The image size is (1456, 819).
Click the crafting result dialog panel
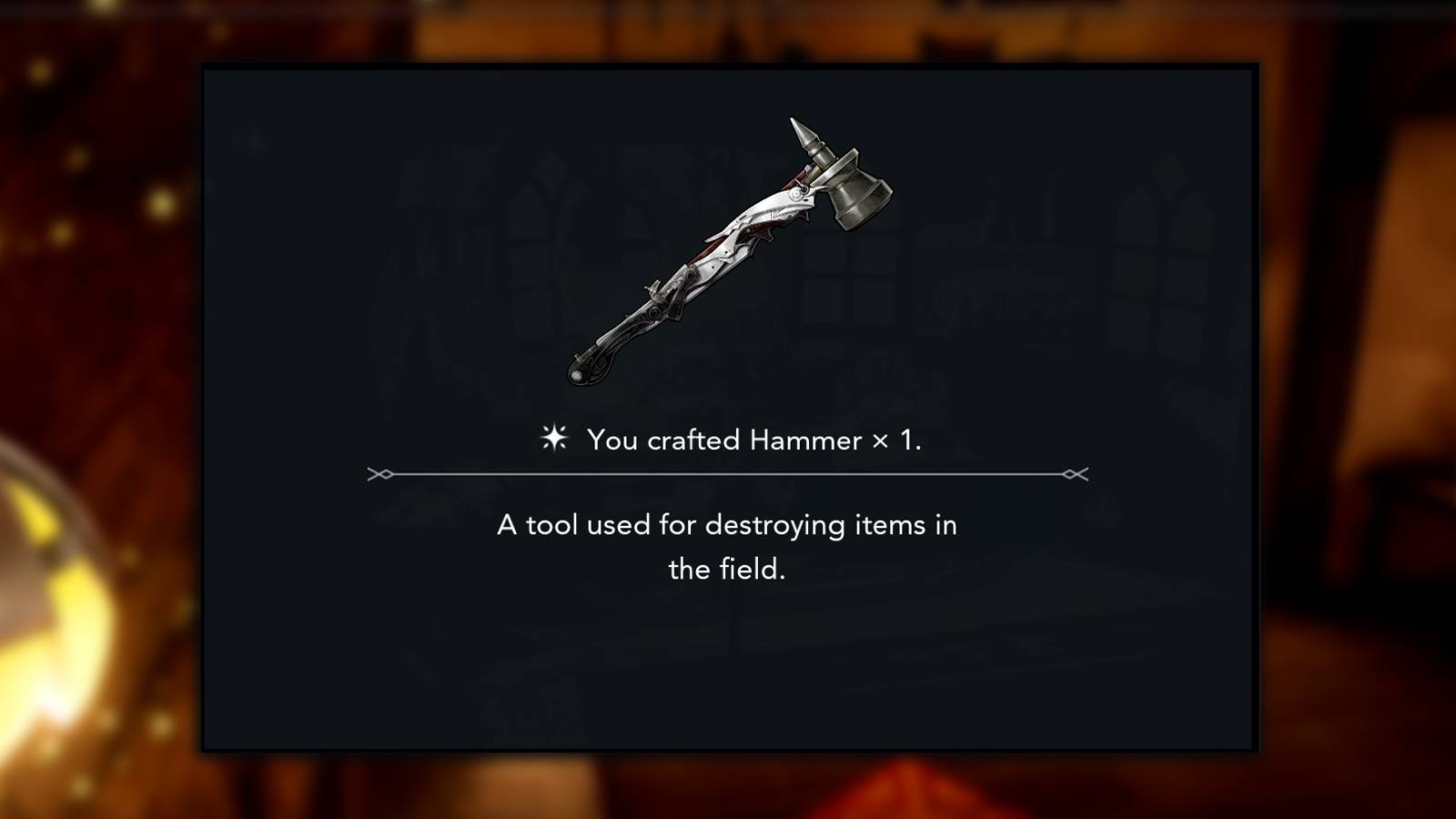pos(728,409)
